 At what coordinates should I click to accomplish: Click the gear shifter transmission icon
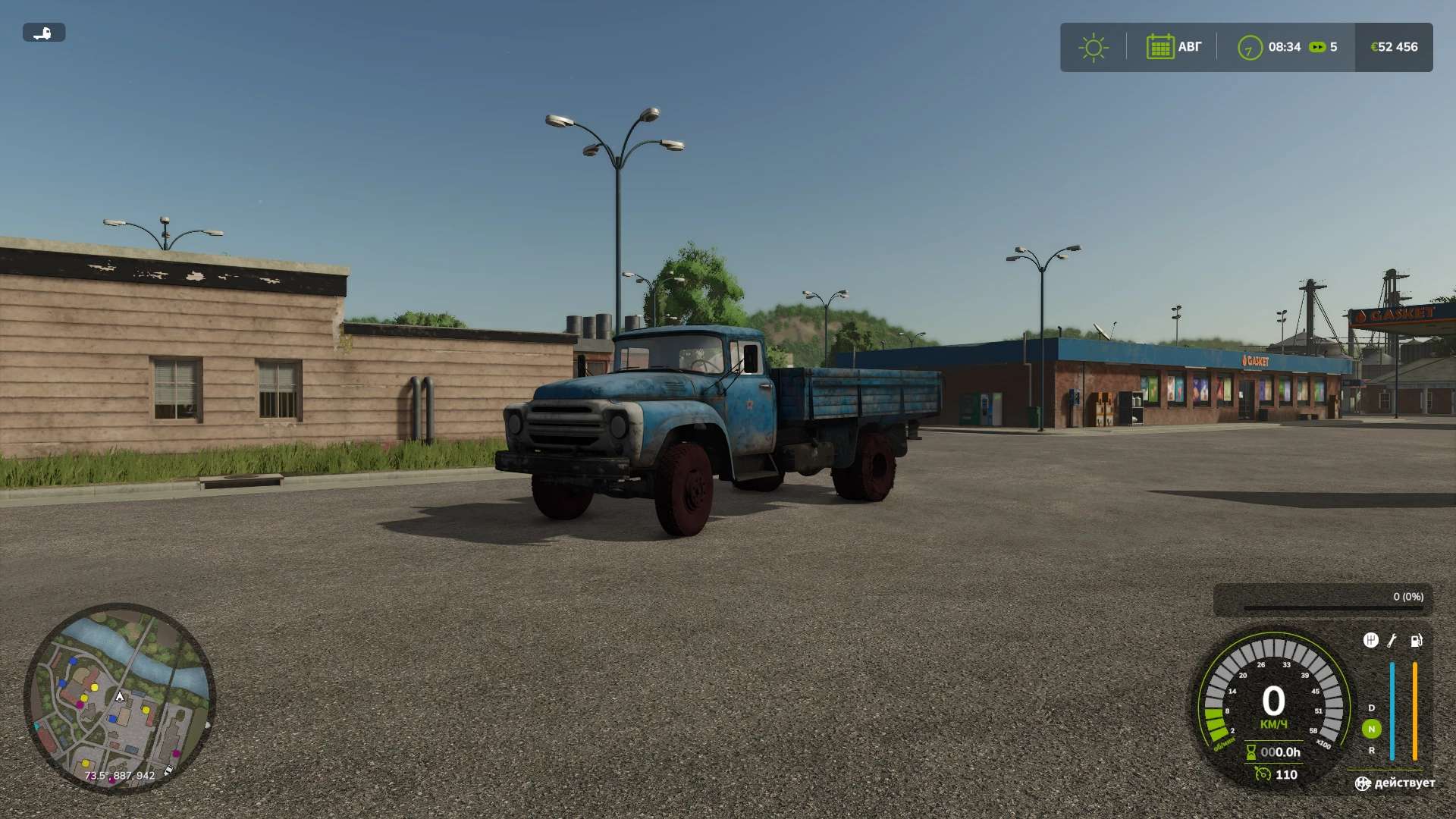coord(1370,641)
